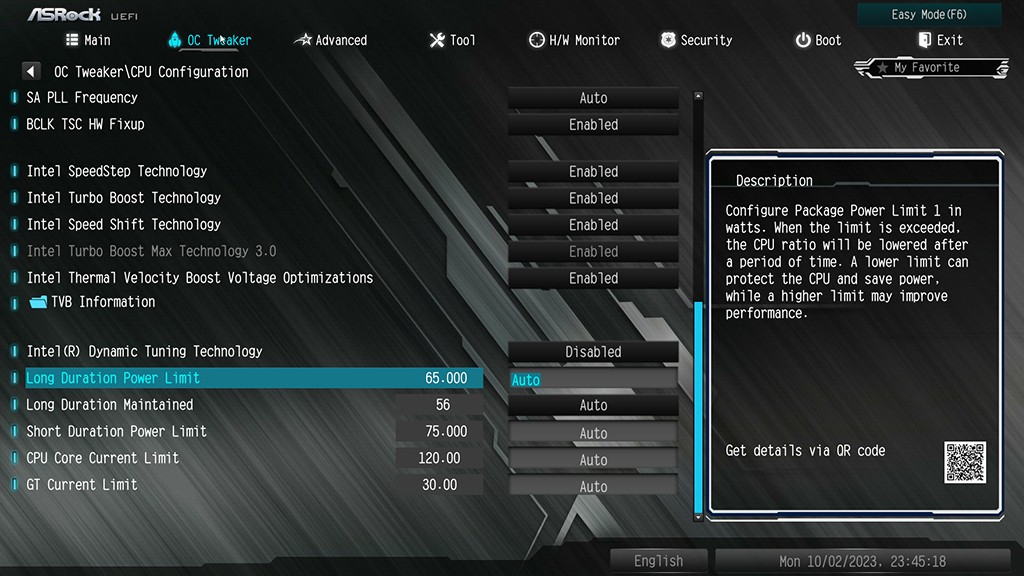Switch to the Security tab

[x=696, y=40]
